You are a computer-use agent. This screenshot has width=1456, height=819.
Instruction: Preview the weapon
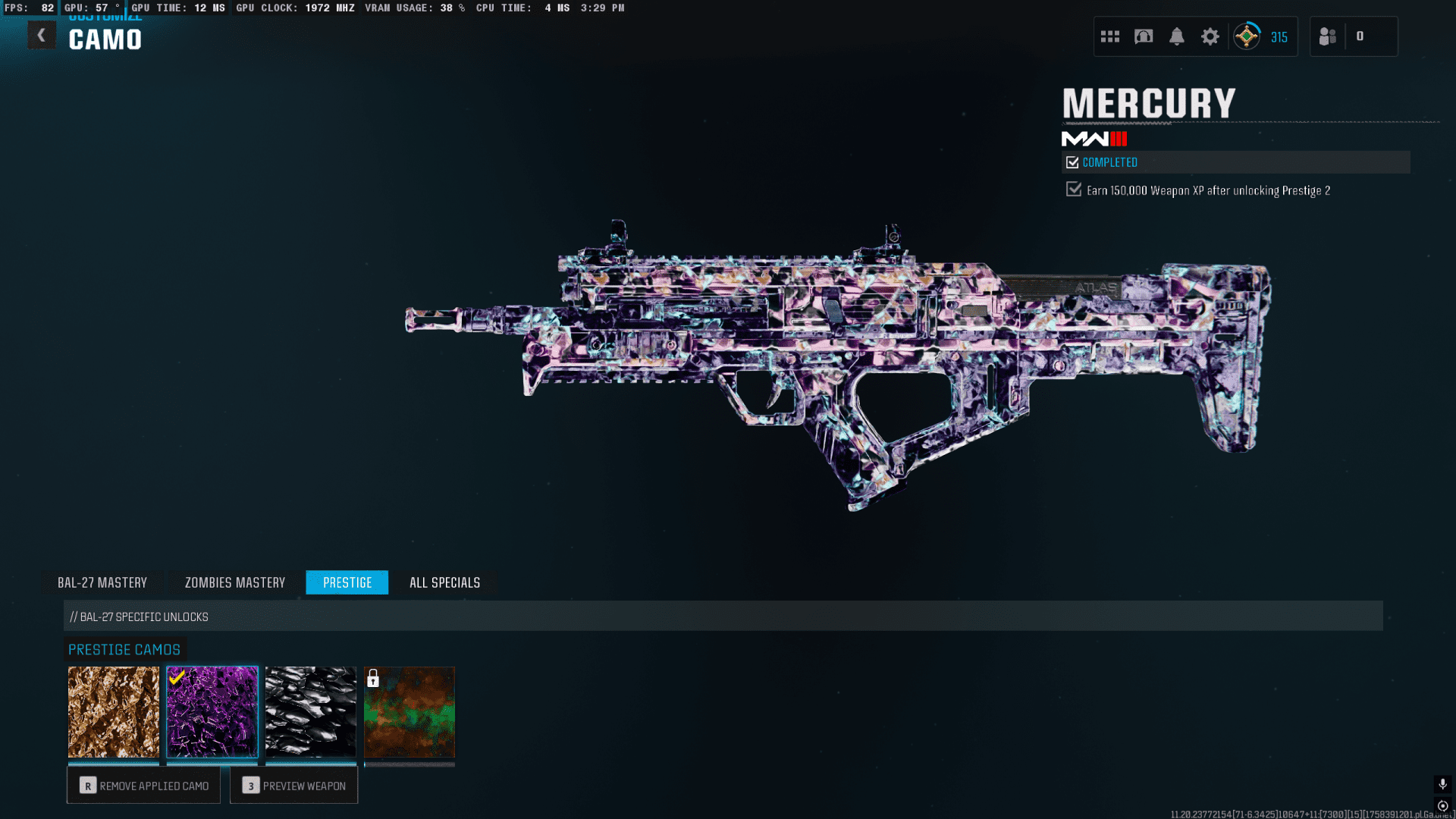[x=293, y=786]
